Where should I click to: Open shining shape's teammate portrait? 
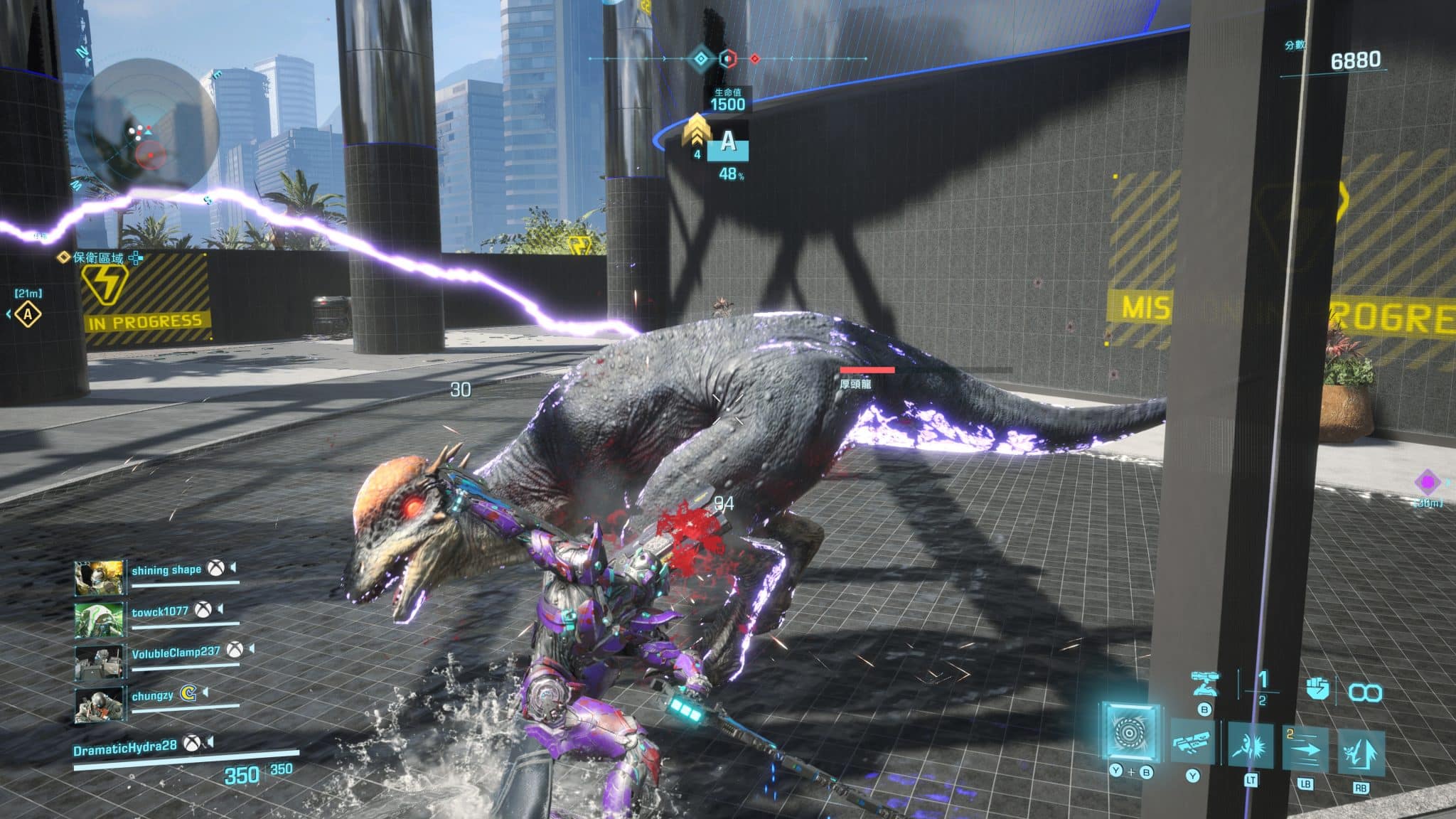coord(100,577)
